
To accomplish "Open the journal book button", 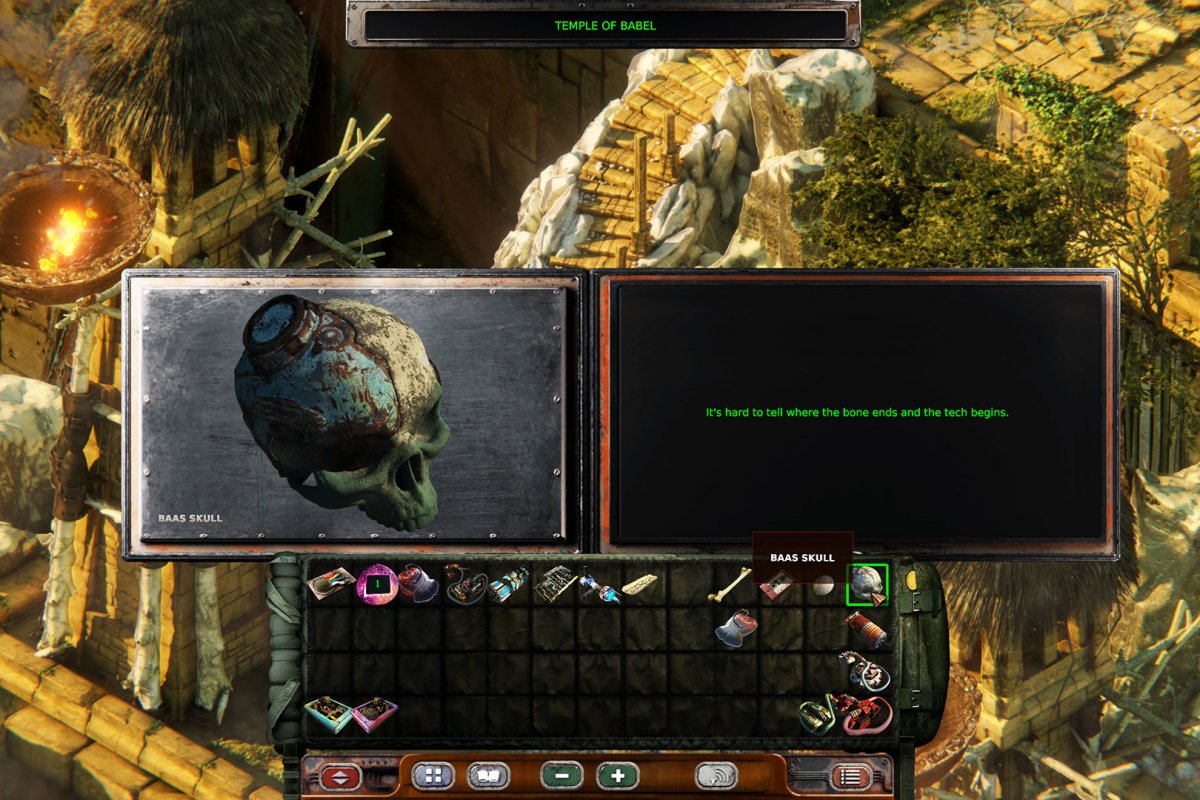I will (488, 776).
